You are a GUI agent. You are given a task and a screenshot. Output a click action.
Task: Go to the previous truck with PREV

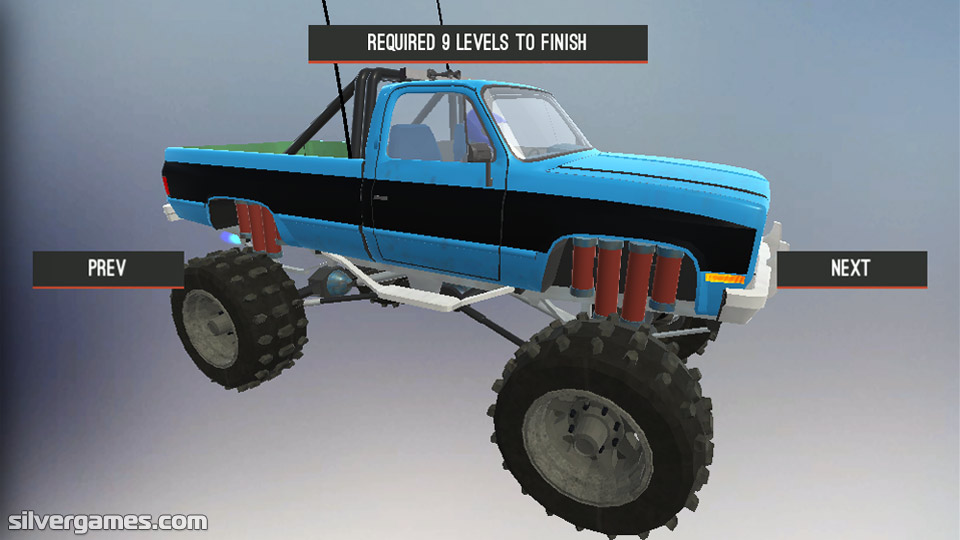click(108, 268)
